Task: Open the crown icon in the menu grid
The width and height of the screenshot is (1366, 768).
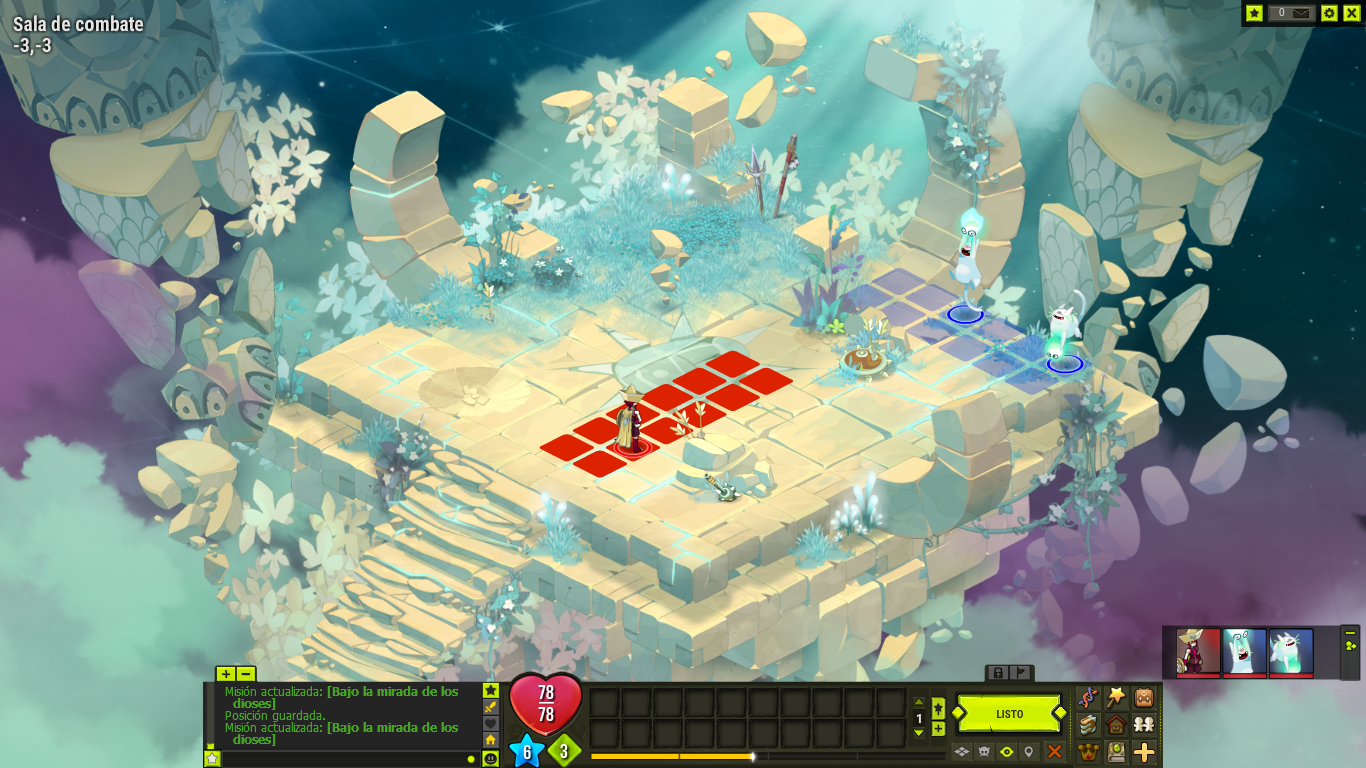Action: click(x=1088, y=752)
